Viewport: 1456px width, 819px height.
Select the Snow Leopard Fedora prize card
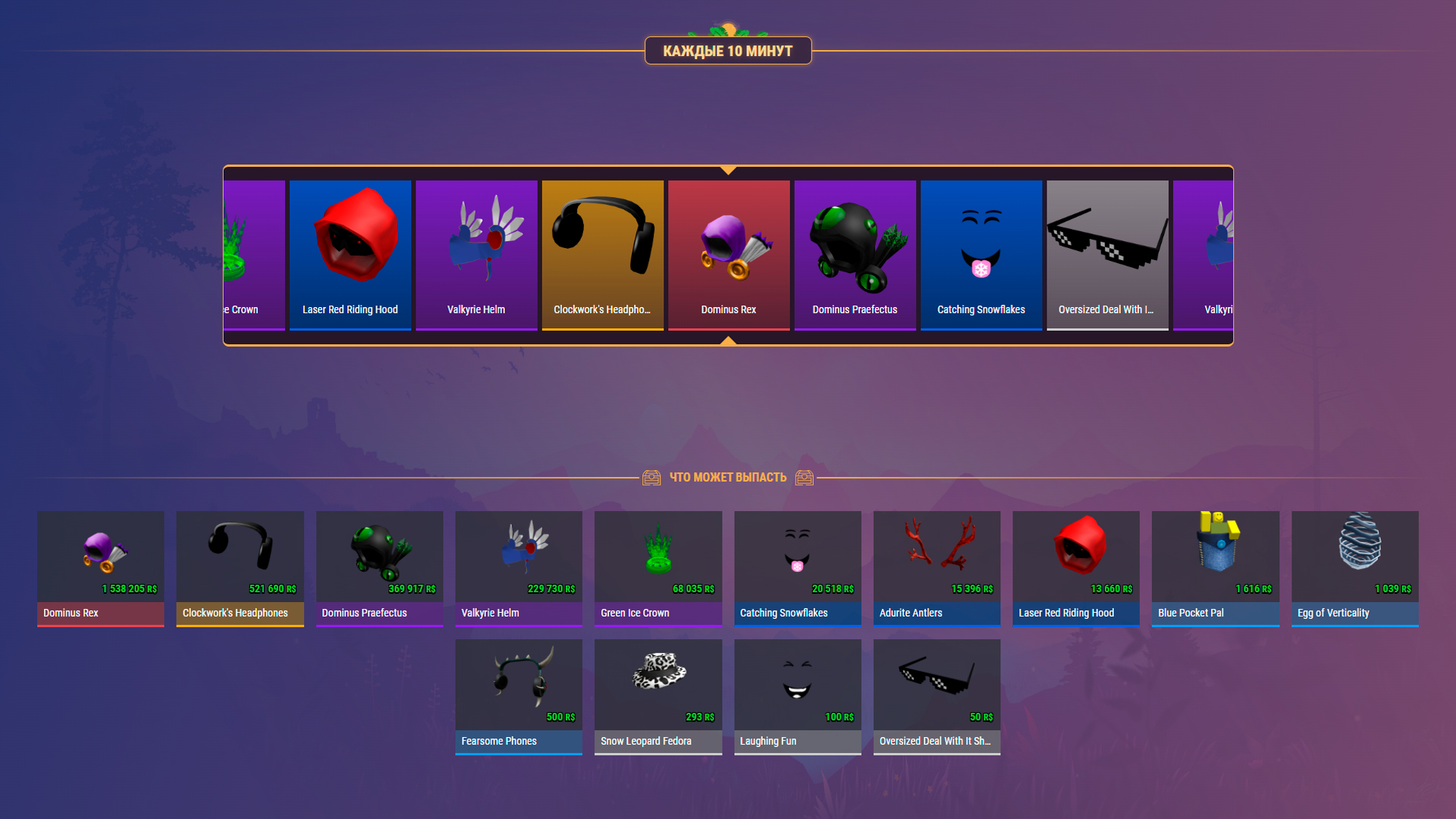[x=657, y=697]
